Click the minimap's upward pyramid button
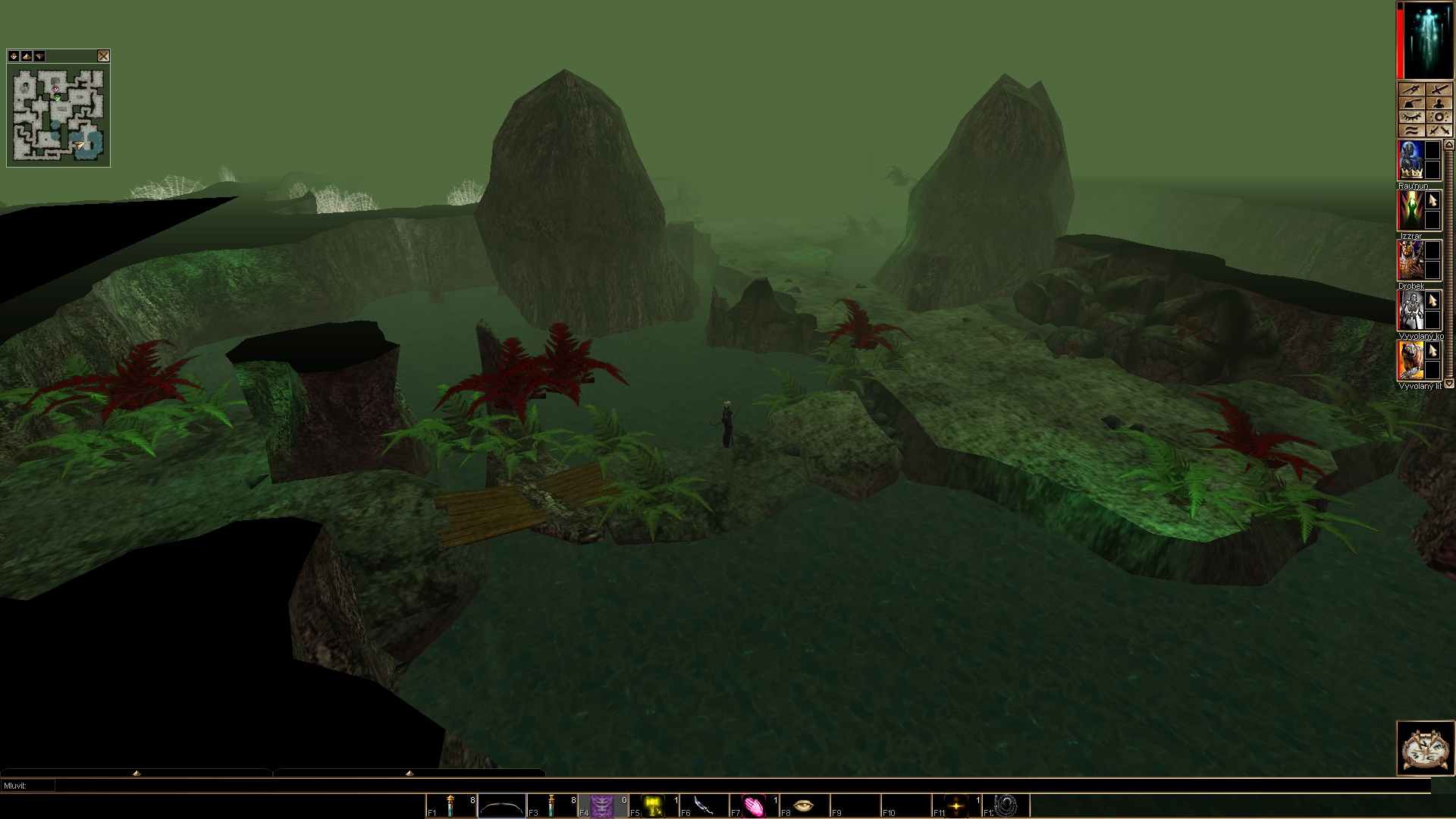This screenshot has width=1456, height=819. click(x=27, y=56)
